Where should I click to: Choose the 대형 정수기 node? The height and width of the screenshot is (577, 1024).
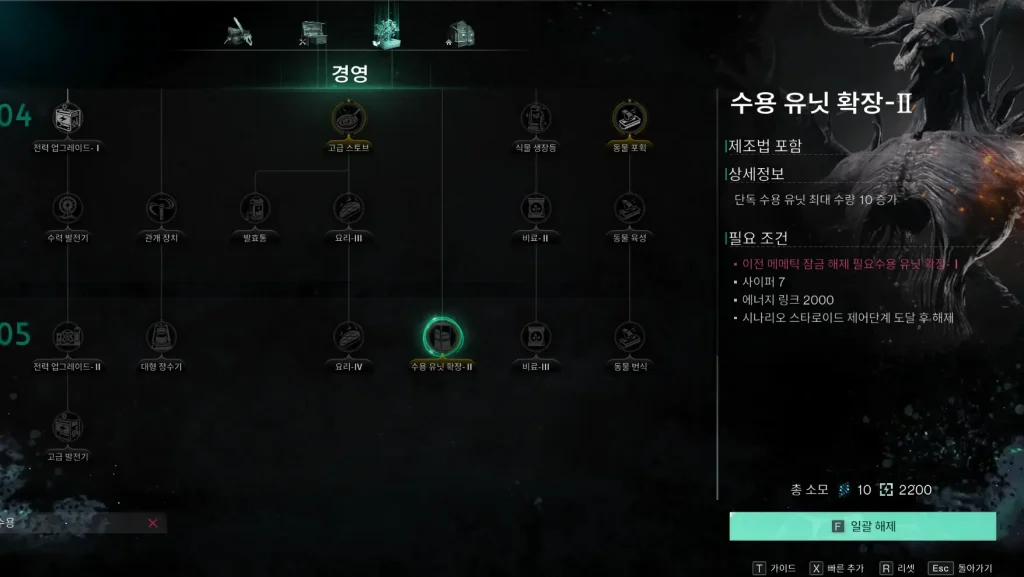160,337
